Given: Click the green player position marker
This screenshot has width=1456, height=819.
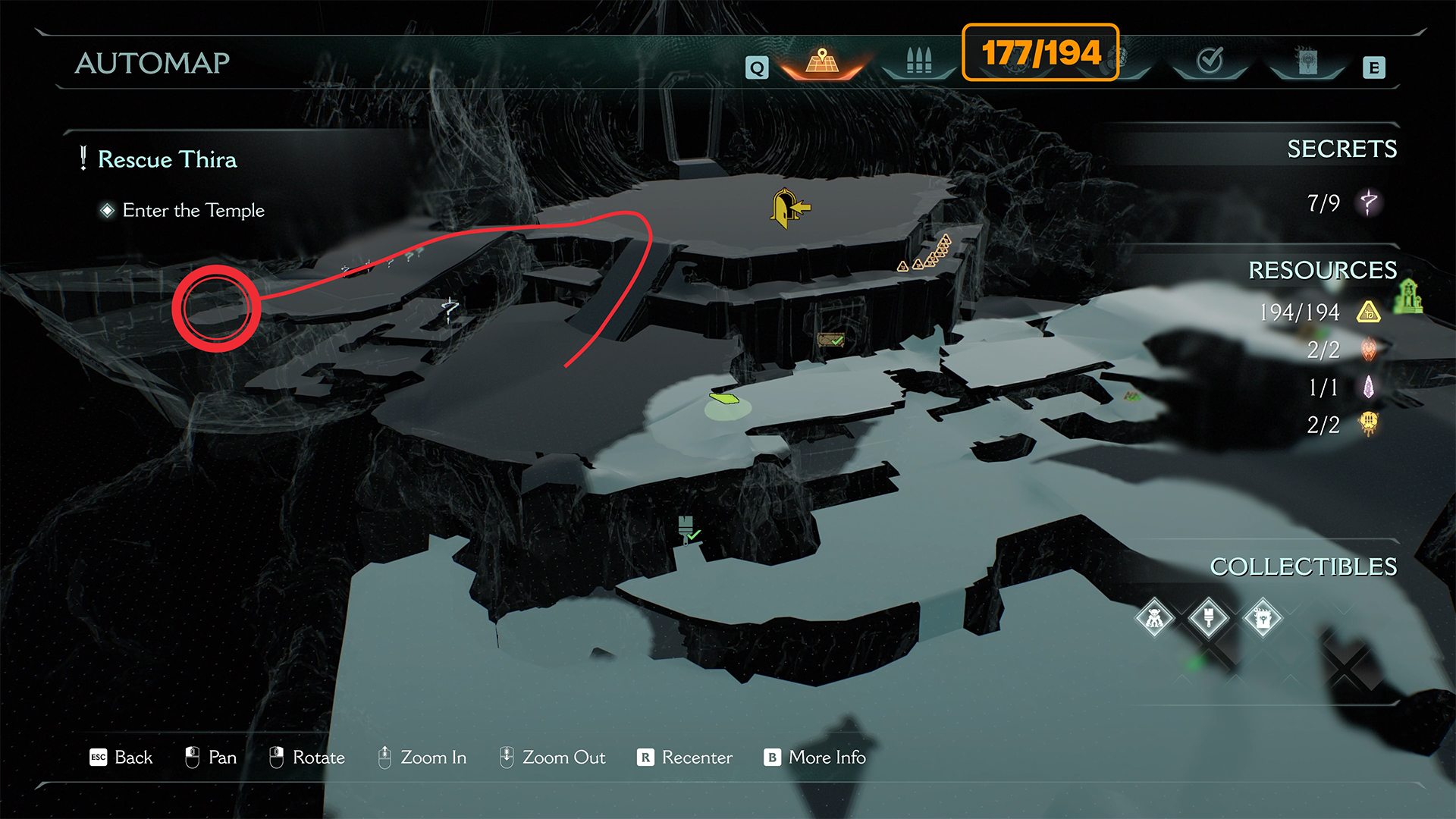Looking at the screenshot, I should coord(724,398).
